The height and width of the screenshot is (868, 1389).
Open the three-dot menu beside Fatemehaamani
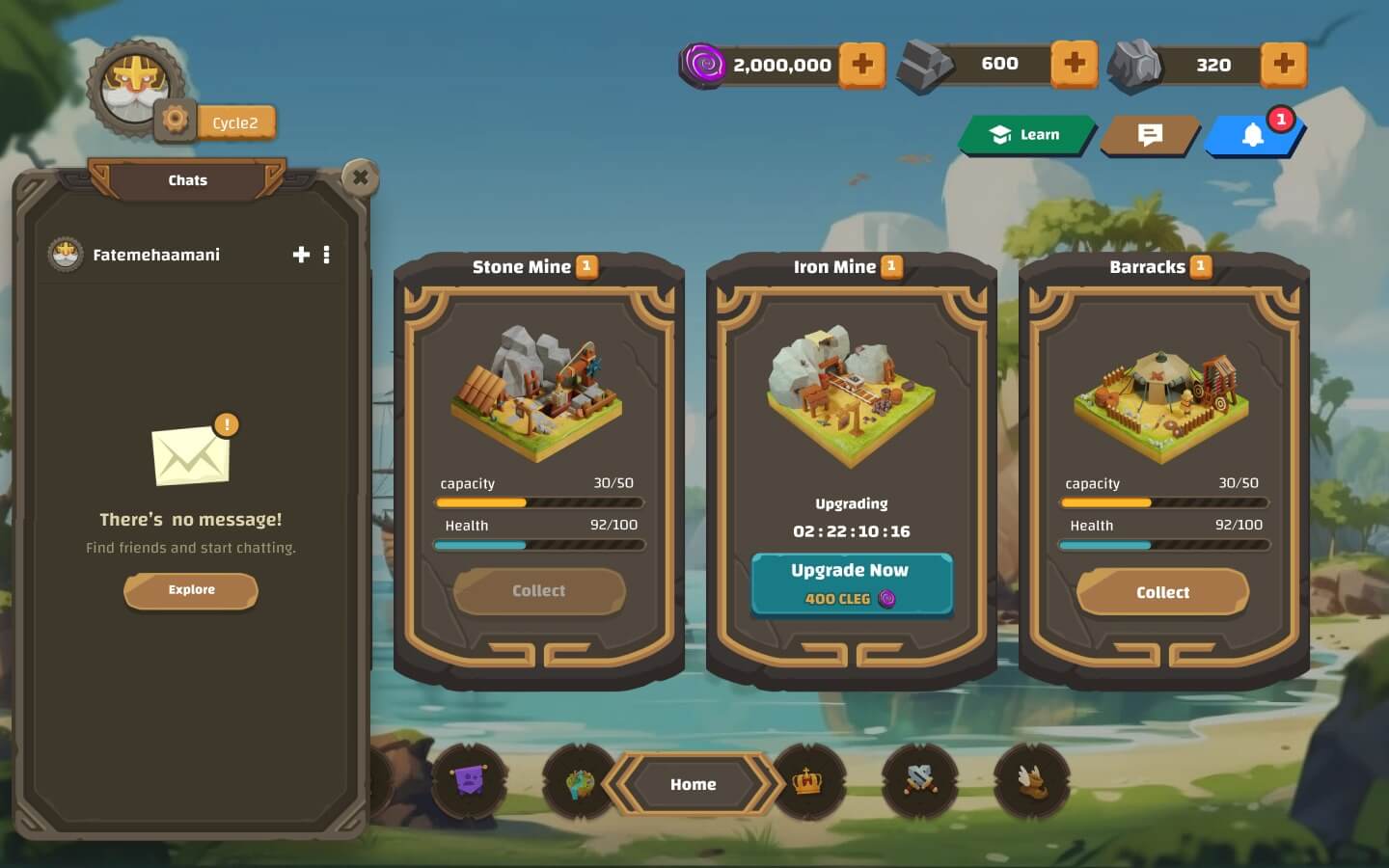point(327,255)
